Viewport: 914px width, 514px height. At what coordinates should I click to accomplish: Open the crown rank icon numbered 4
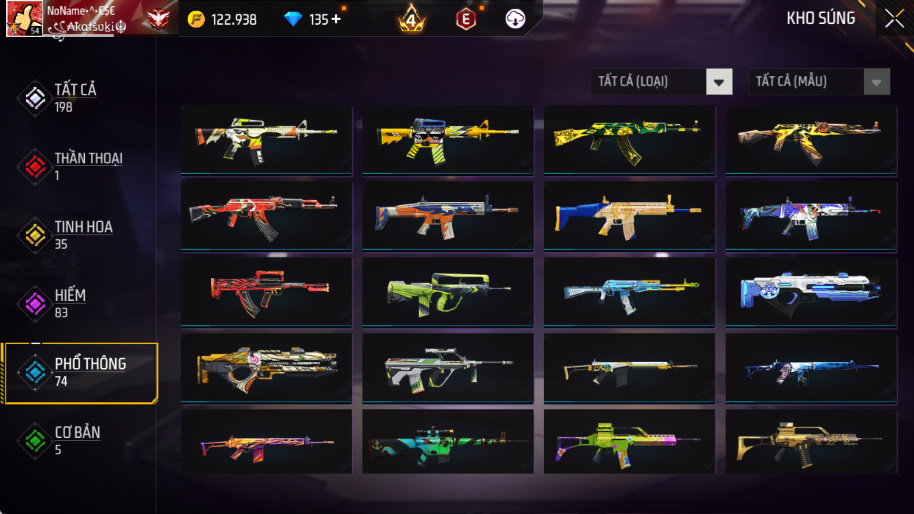[410, 18]
